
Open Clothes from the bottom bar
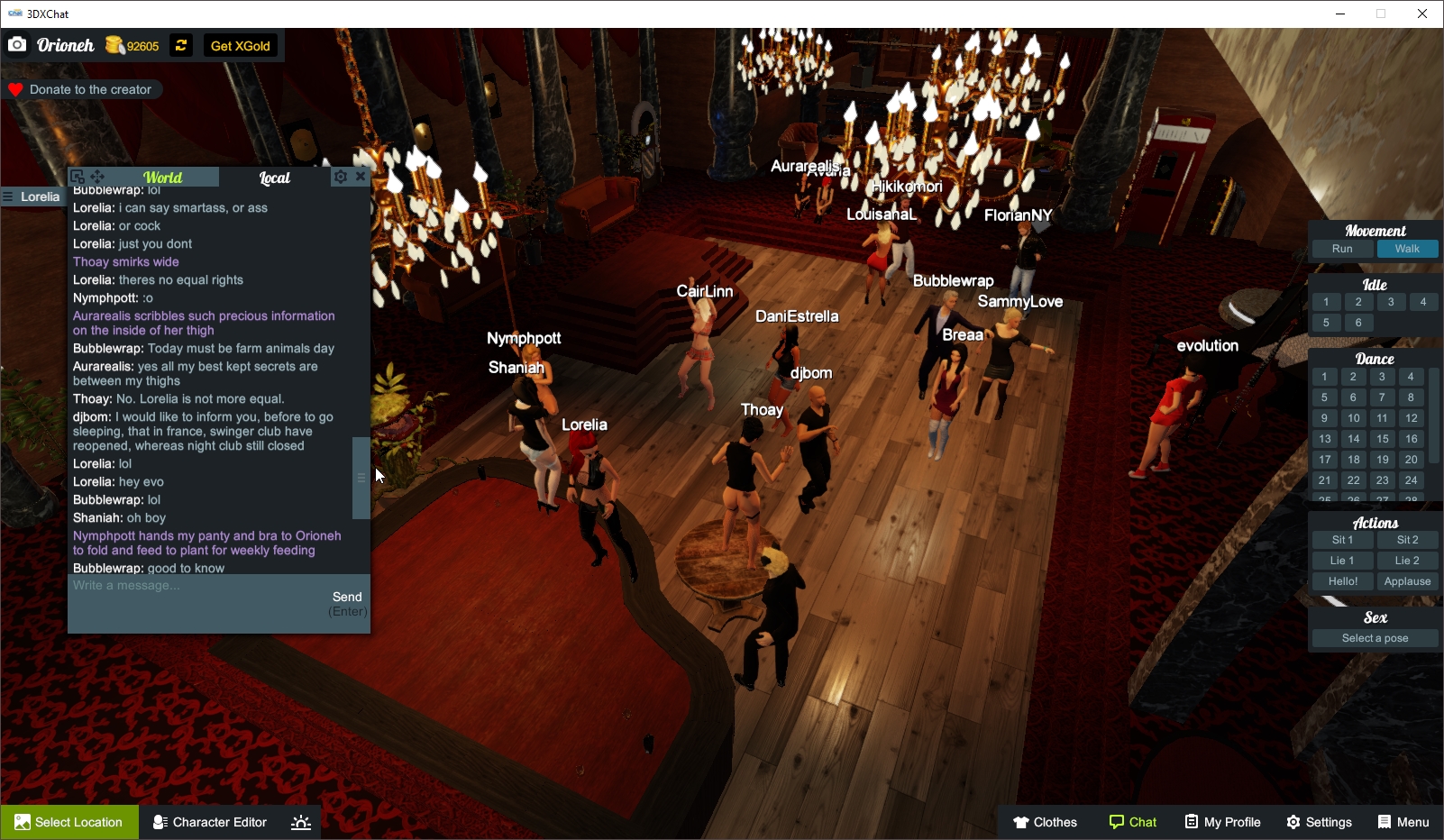[1046, 822]
